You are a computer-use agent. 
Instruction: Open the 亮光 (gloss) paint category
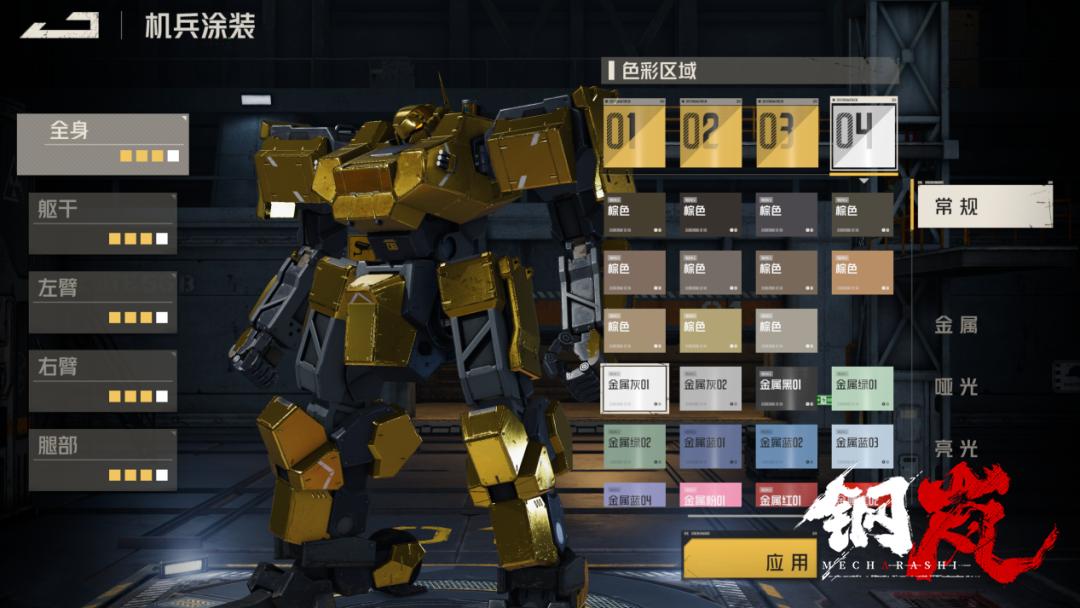point(956,449)
